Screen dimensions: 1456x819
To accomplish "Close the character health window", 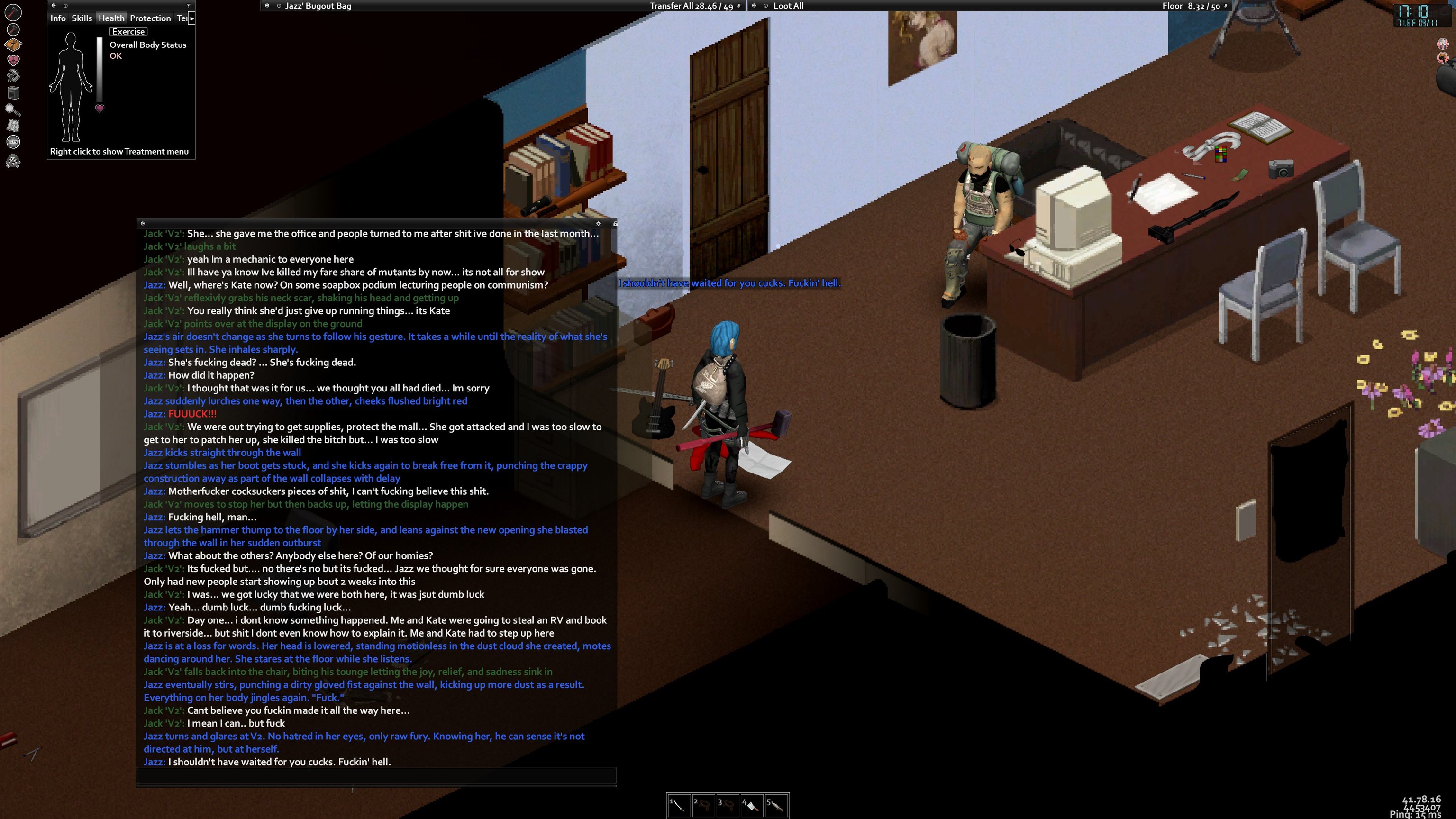I will [x=54, y=6].
